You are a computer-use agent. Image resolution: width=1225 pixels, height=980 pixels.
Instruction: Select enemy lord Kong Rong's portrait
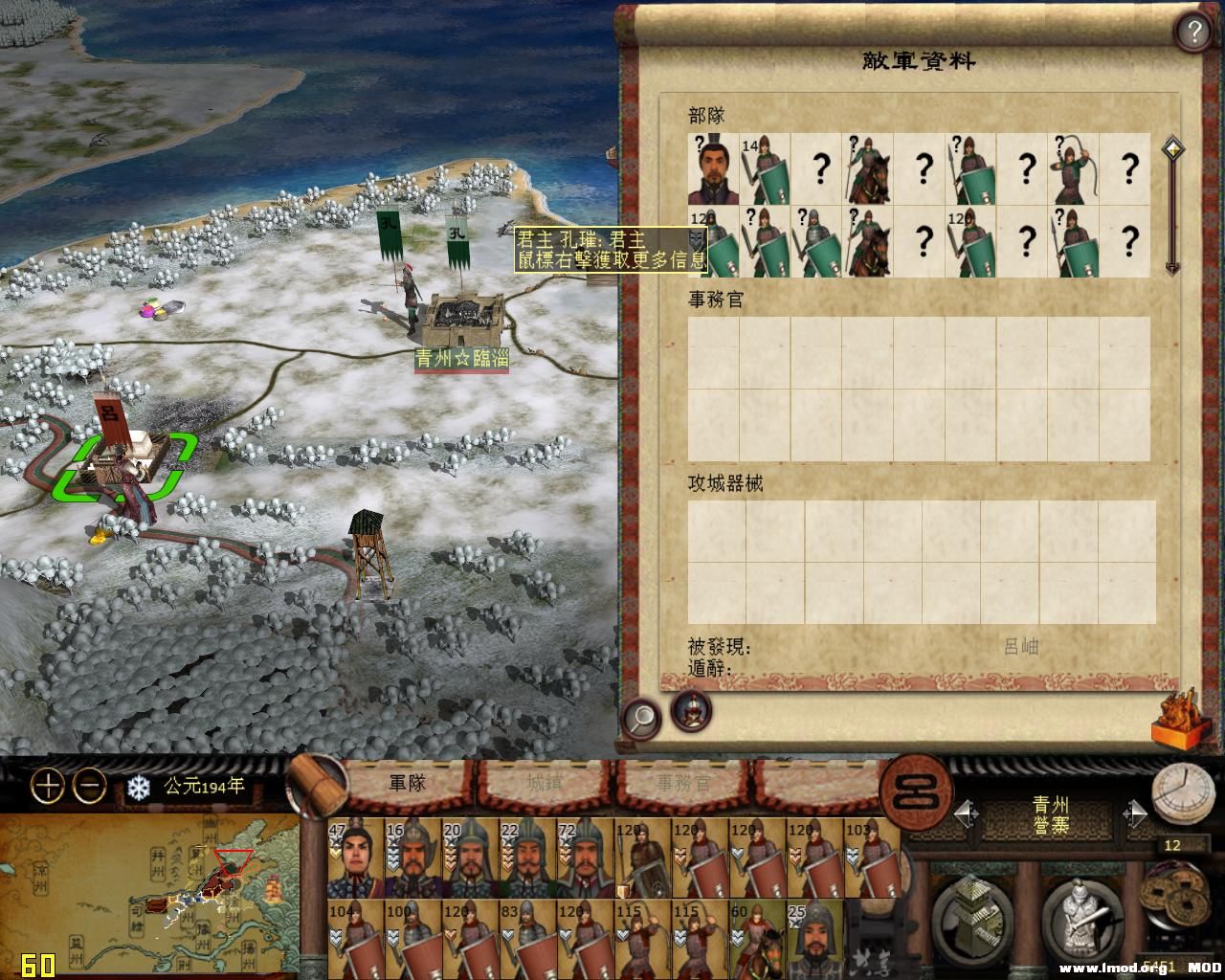click(x=713, y=169)
